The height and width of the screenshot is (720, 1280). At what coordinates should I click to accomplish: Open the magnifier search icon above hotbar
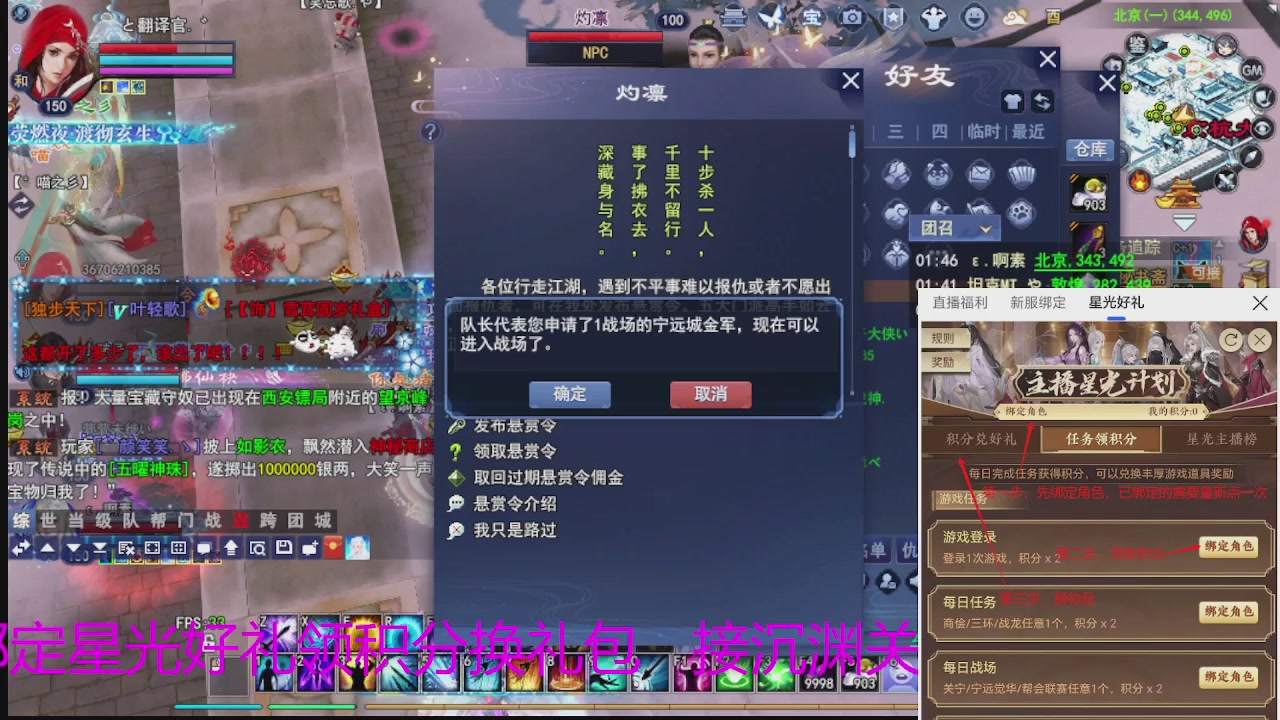pyautogui.click(x=258, y=548)
